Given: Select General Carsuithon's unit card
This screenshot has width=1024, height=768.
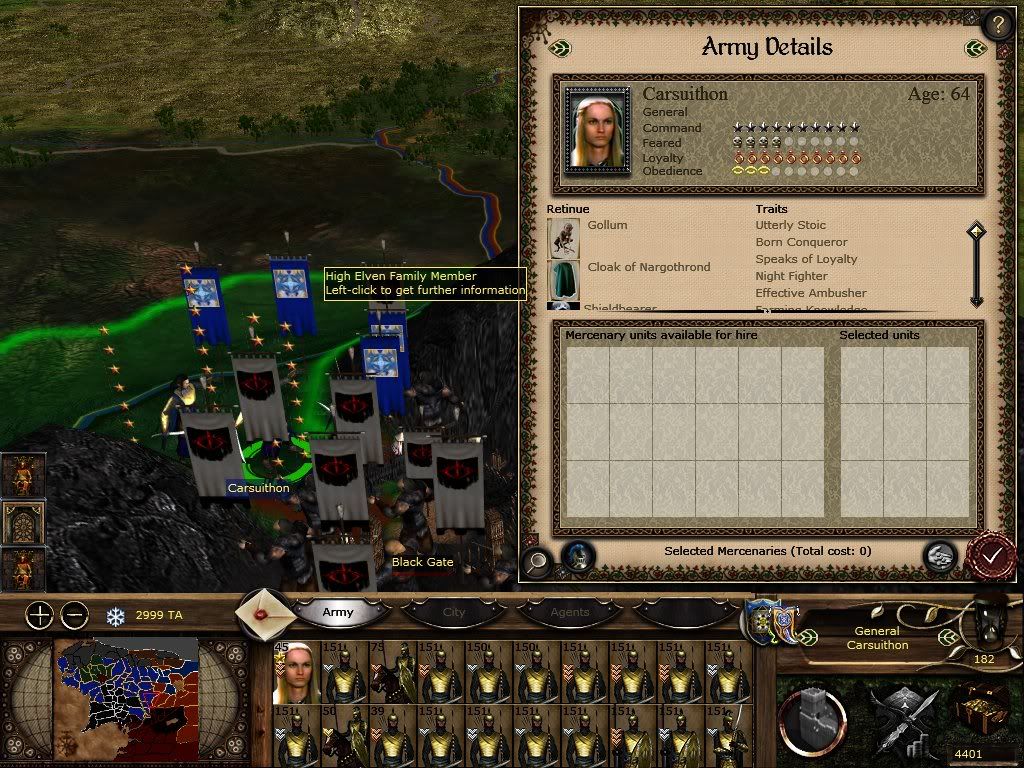Looking at the screenshot, I should click(296, 670).
